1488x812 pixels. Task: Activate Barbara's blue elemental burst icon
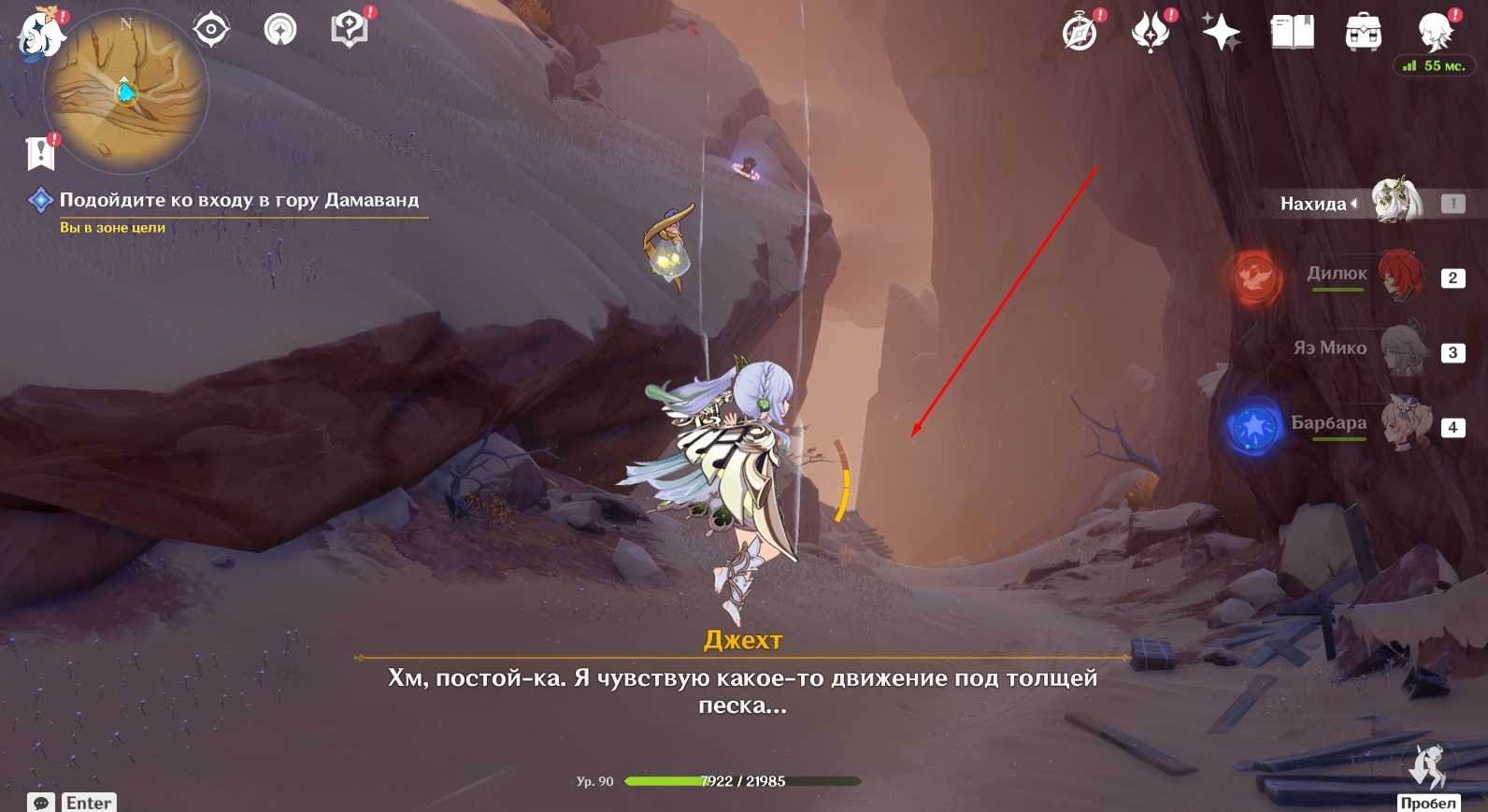(x=1254, y=427)
